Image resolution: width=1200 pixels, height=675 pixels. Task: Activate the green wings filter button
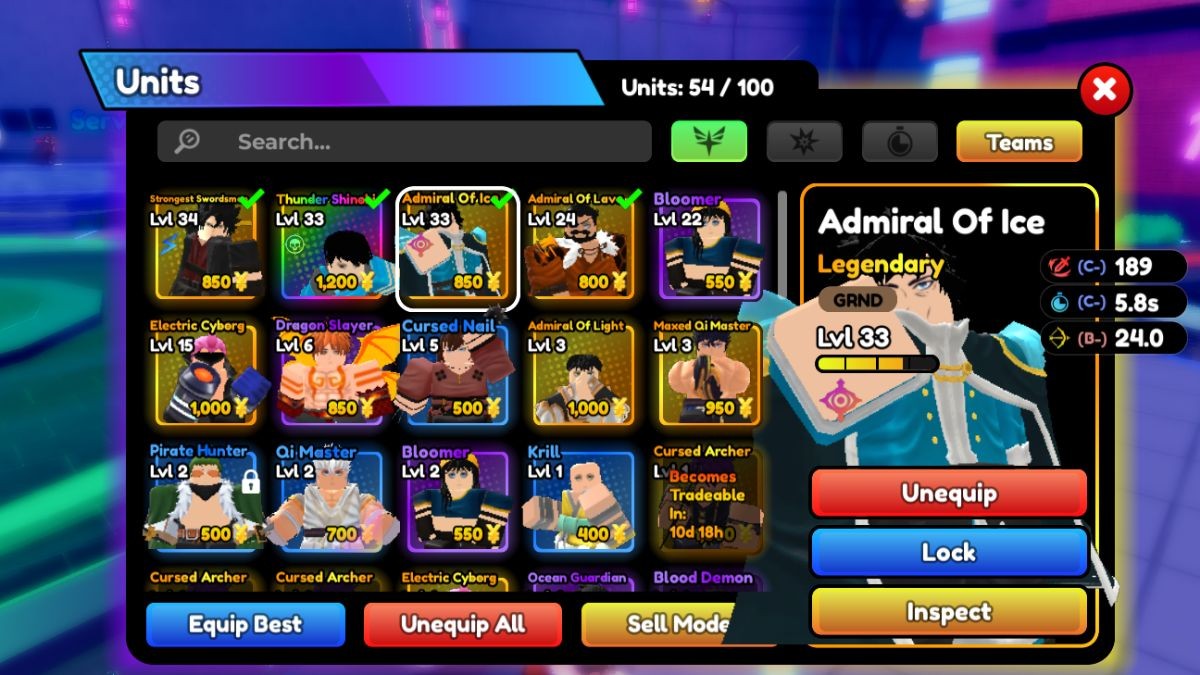pos(709,141)
